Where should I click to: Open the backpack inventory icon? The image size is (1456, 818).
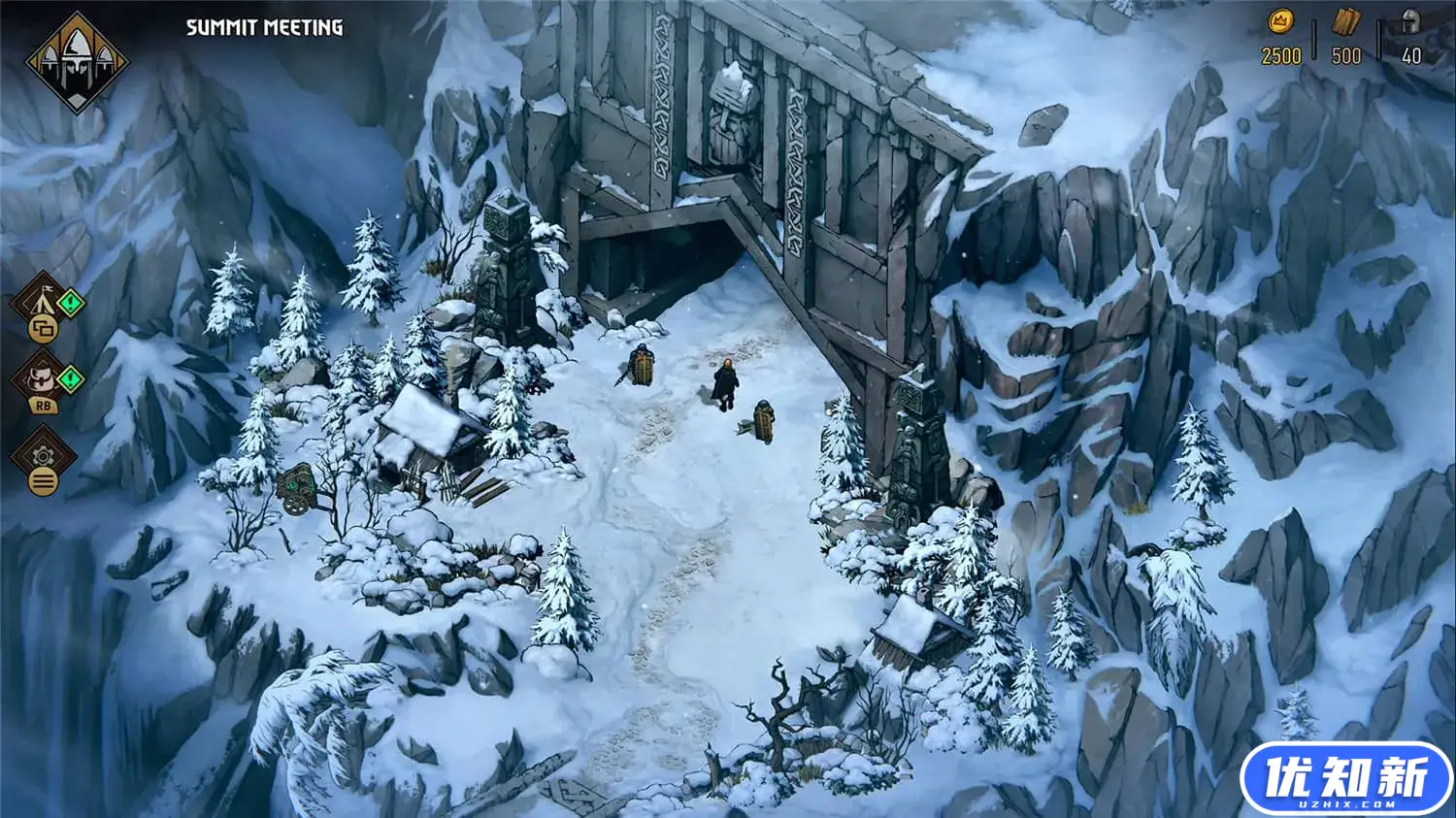pyautogui.click(x=42, y=376)
